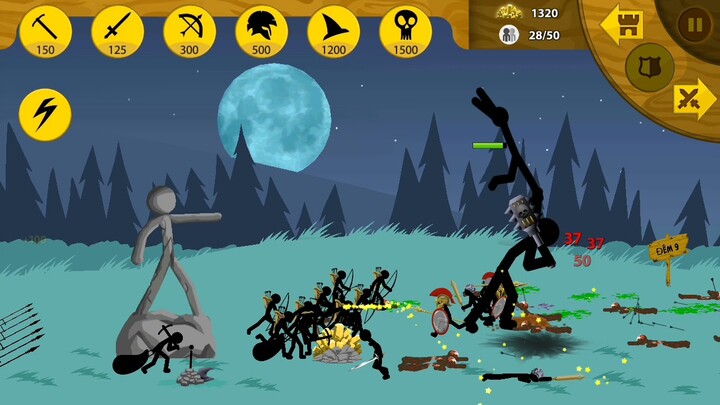Train a Swordwrath with the sword icon
The height and width of the screenshot is (405, 720).
pyautogui.click(x=117, y=30)
